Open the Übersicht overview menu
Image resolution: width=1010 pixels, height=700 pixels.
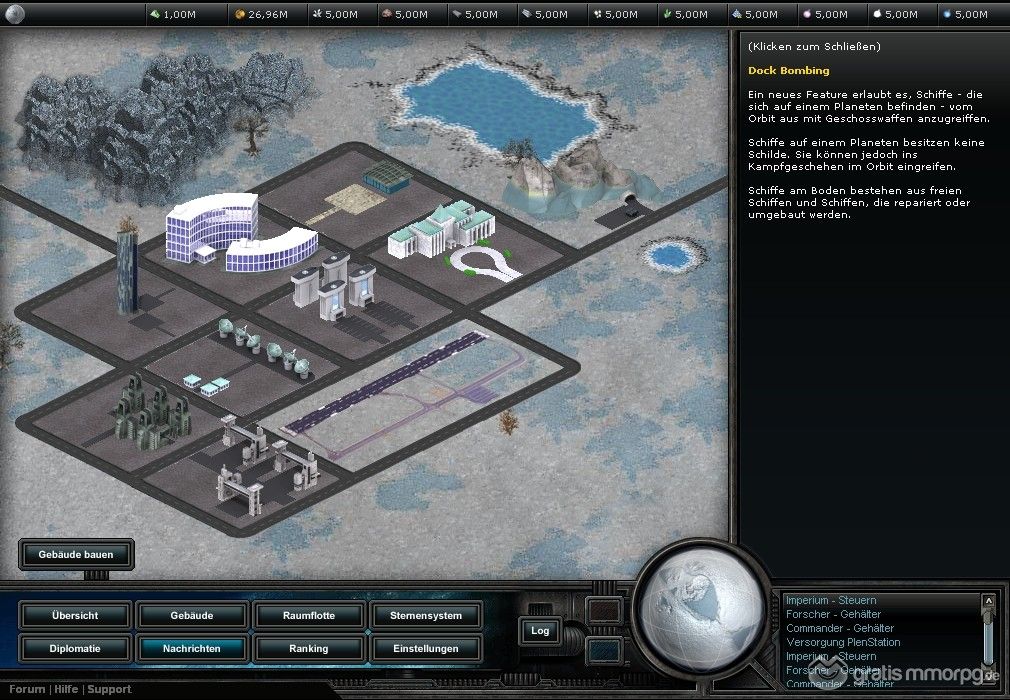click(74, 615)
